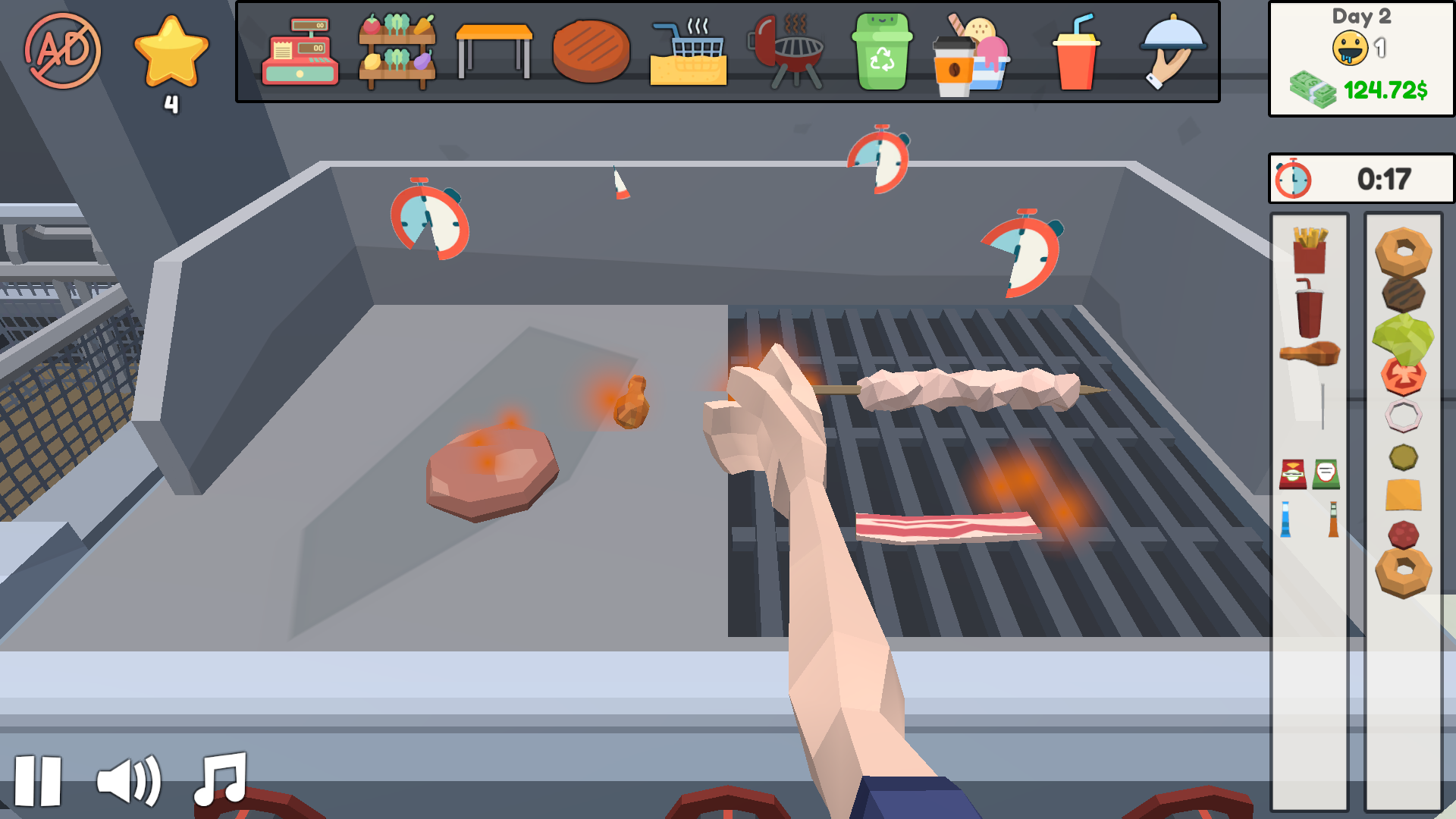1456x819 pixels.
Task: Select the recycling trash bin icon
Action: coord(883,51)
